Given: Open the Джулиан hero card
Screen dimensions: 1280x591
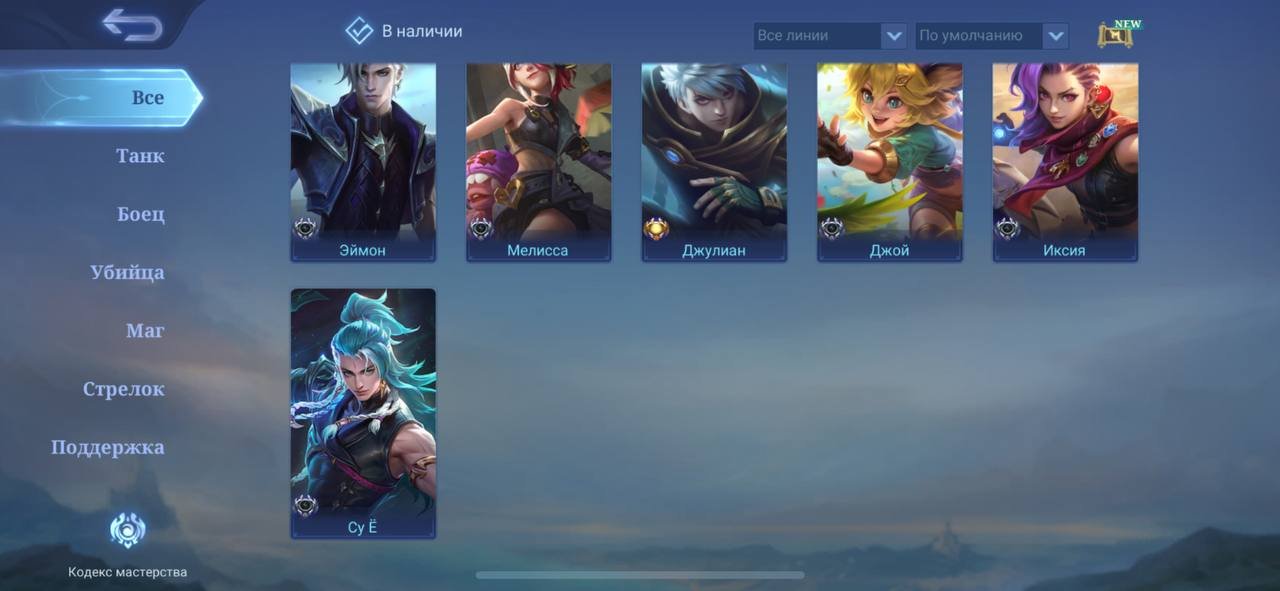Looking at the screenshot, I should point(714,162).
